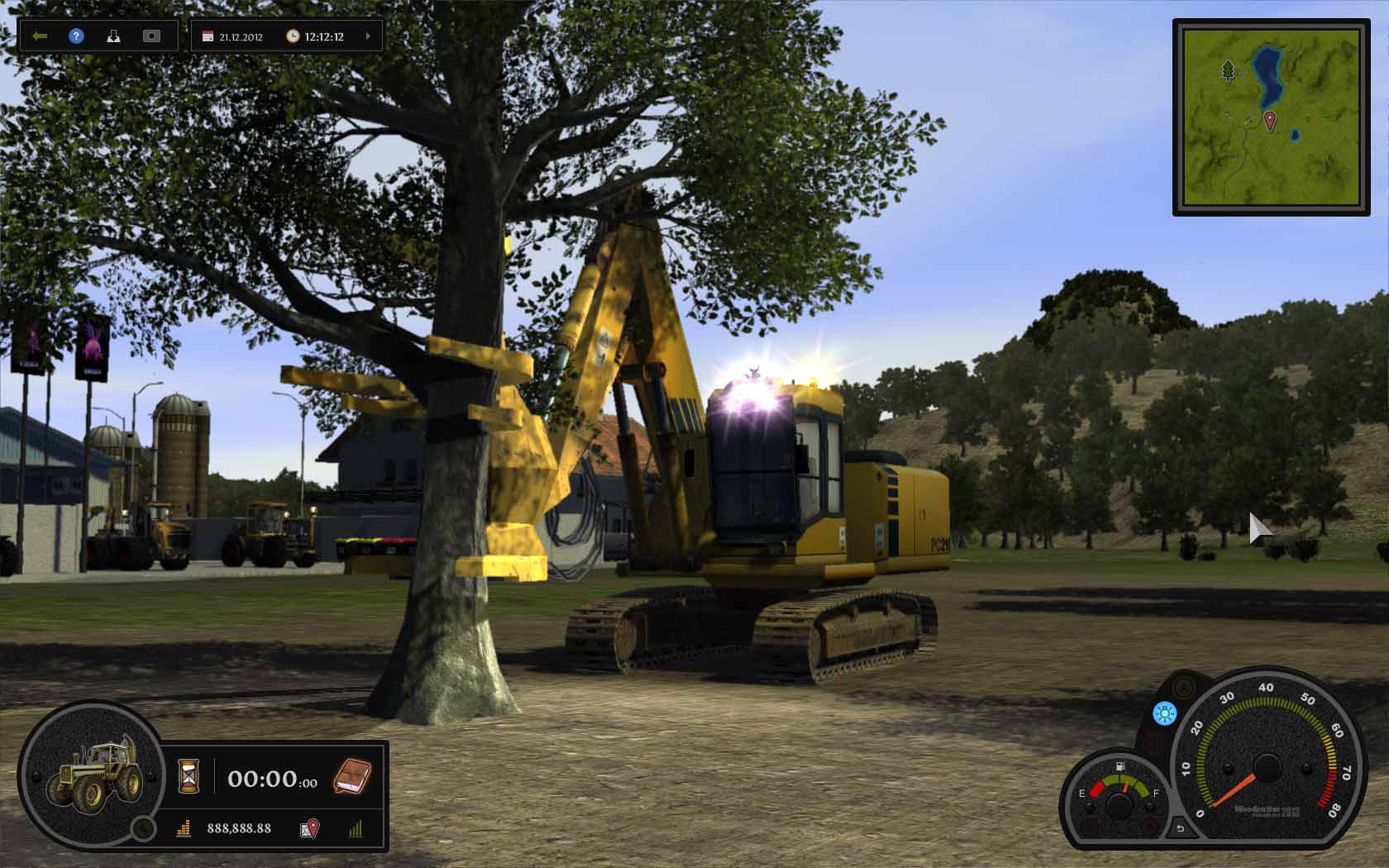This screenshot has width=1389, height=868.
Task: Expand the date-time panel using the small arrow
Action: click(x=368, y=36)
